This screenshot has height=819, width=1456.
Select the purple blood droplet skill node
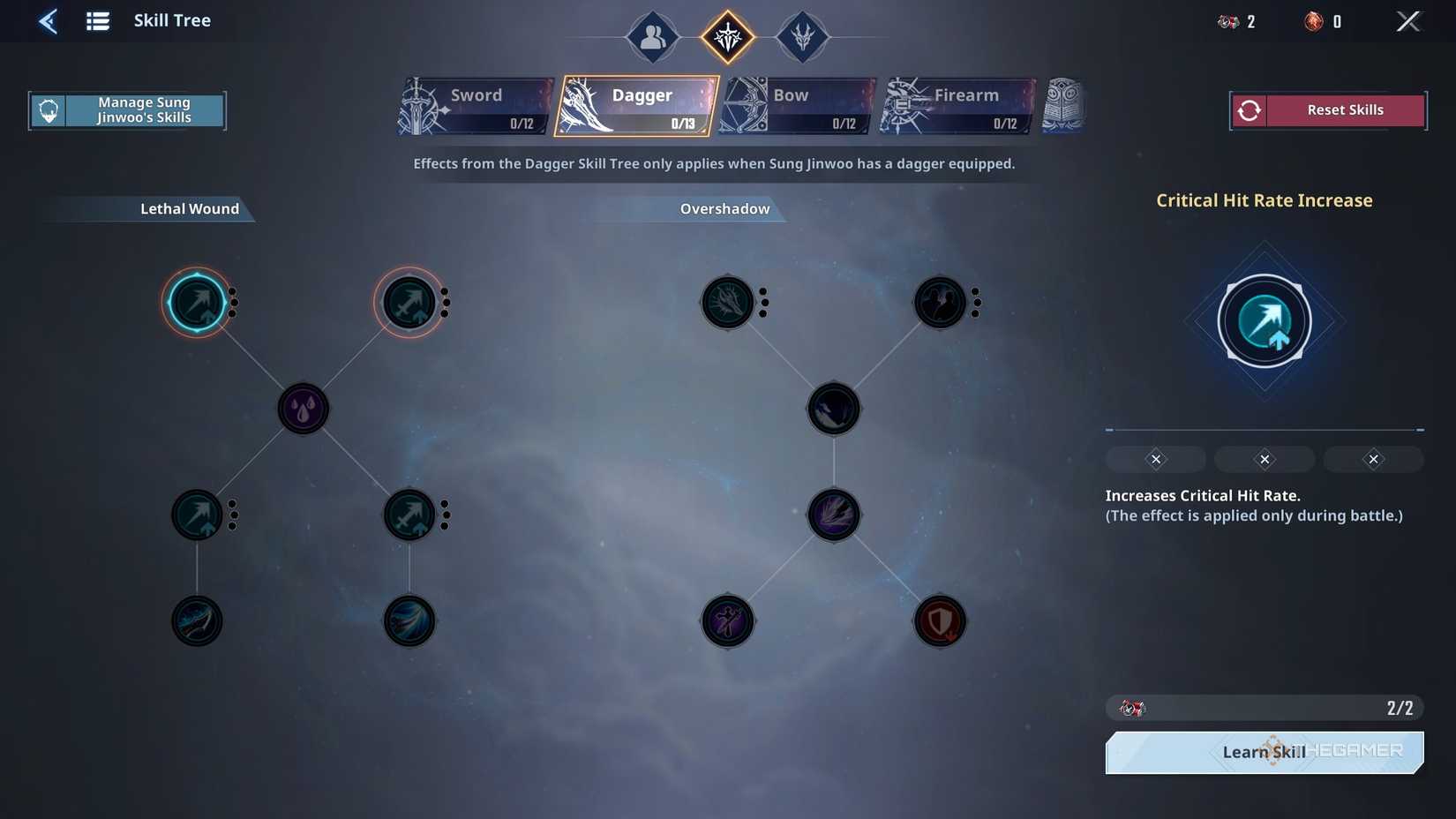pos(303,408)
